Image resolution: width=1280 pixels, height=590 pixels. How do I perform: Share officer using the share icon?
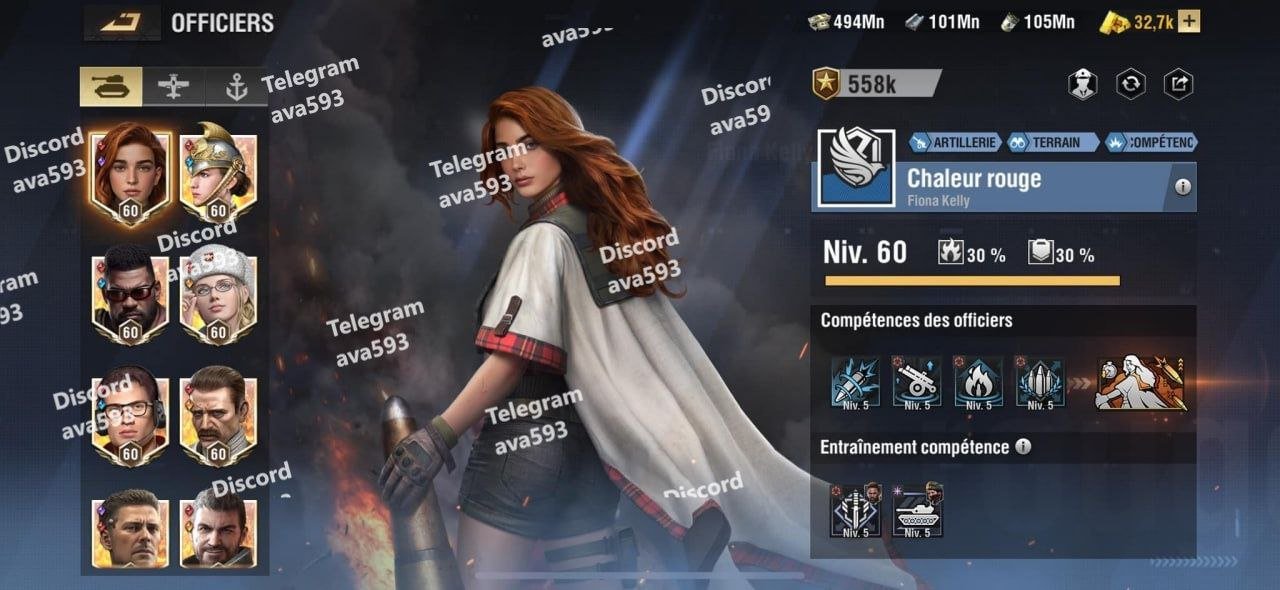click(x=1179, y=85)
